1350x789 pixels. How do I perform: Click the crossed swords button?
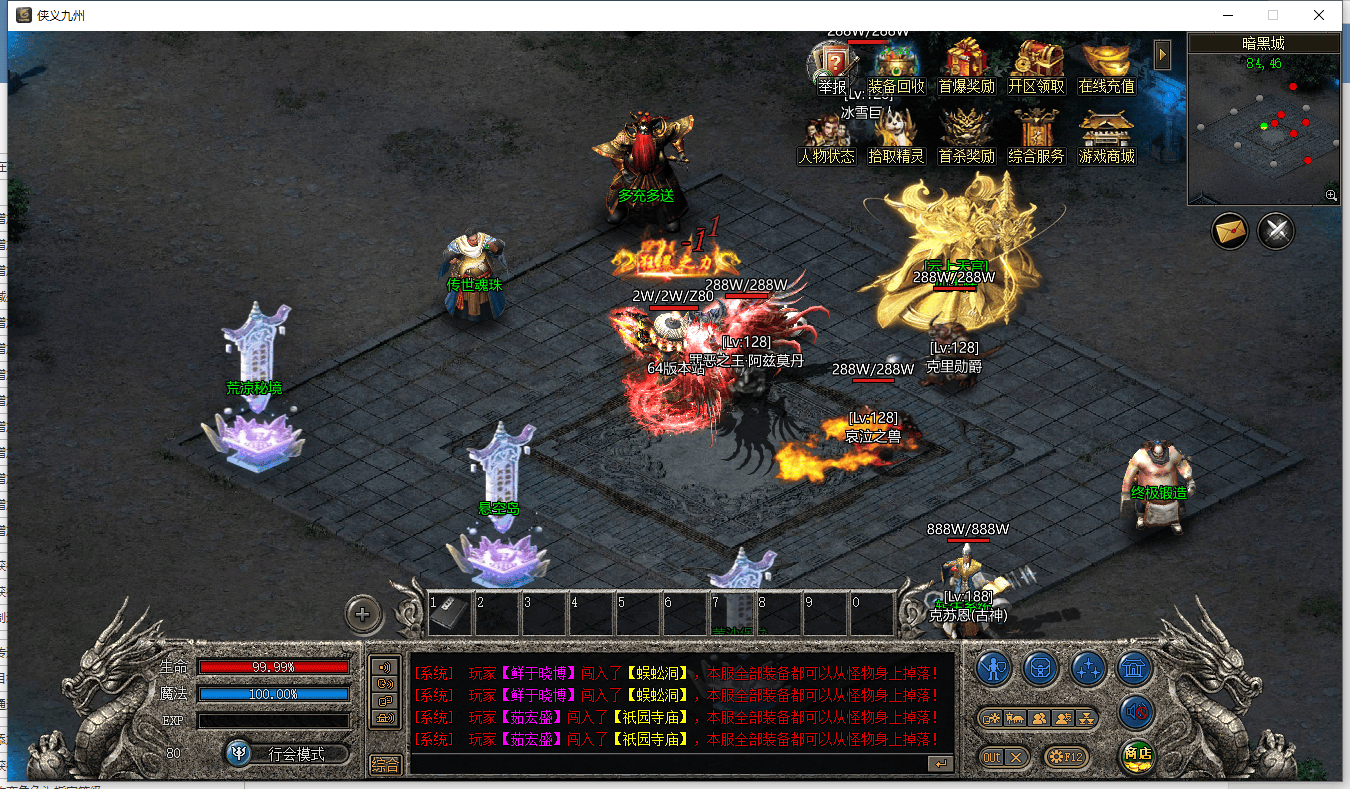click(x=1276, y=231)
